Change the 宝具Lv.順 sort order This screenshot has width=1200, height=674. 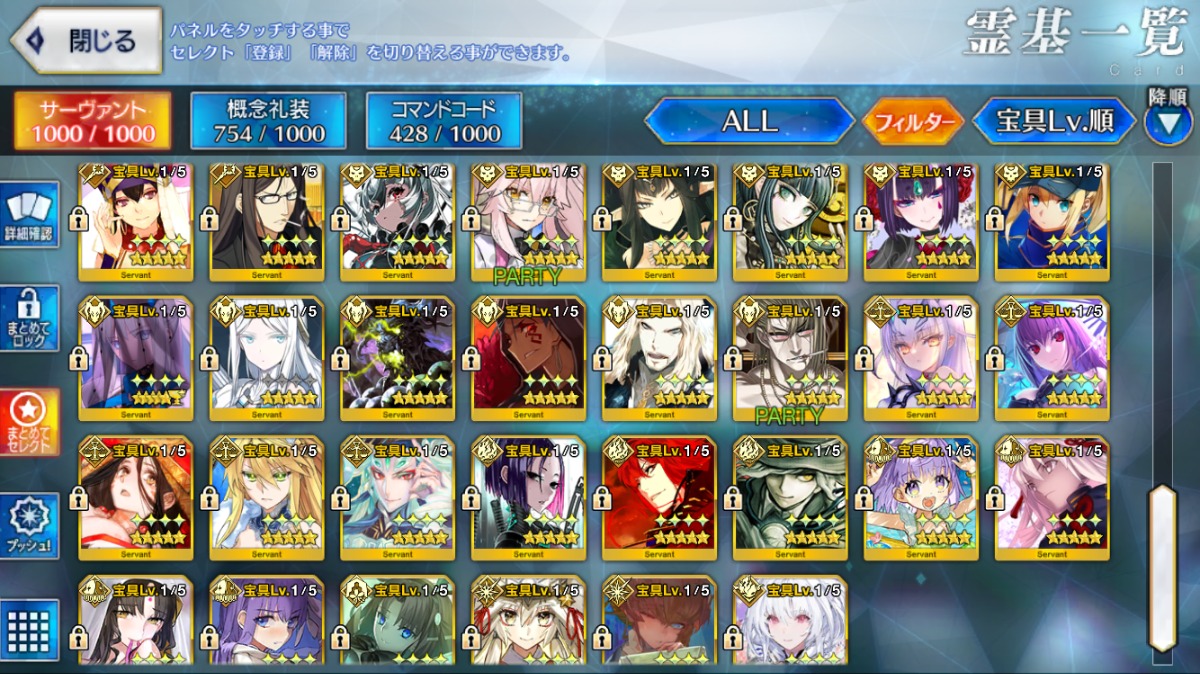1055,121
